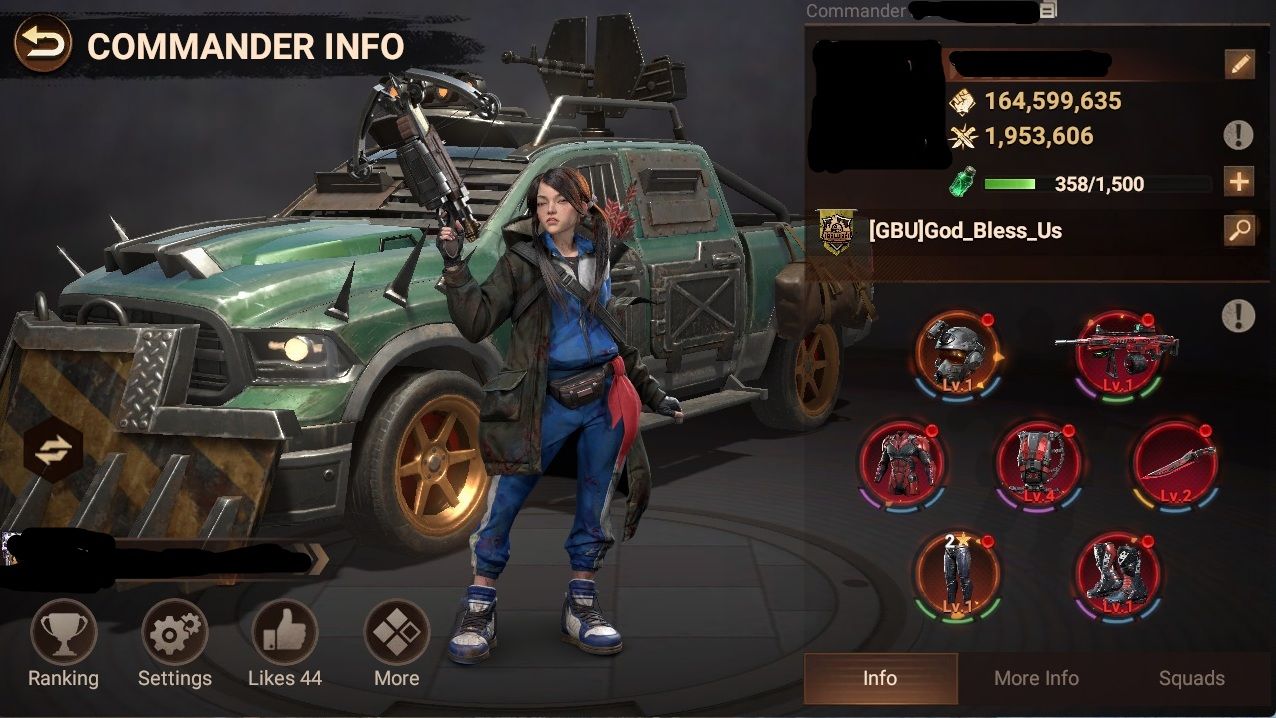Switch to the More Info tab
The image size is (1276, 718).
(1036, 678)
